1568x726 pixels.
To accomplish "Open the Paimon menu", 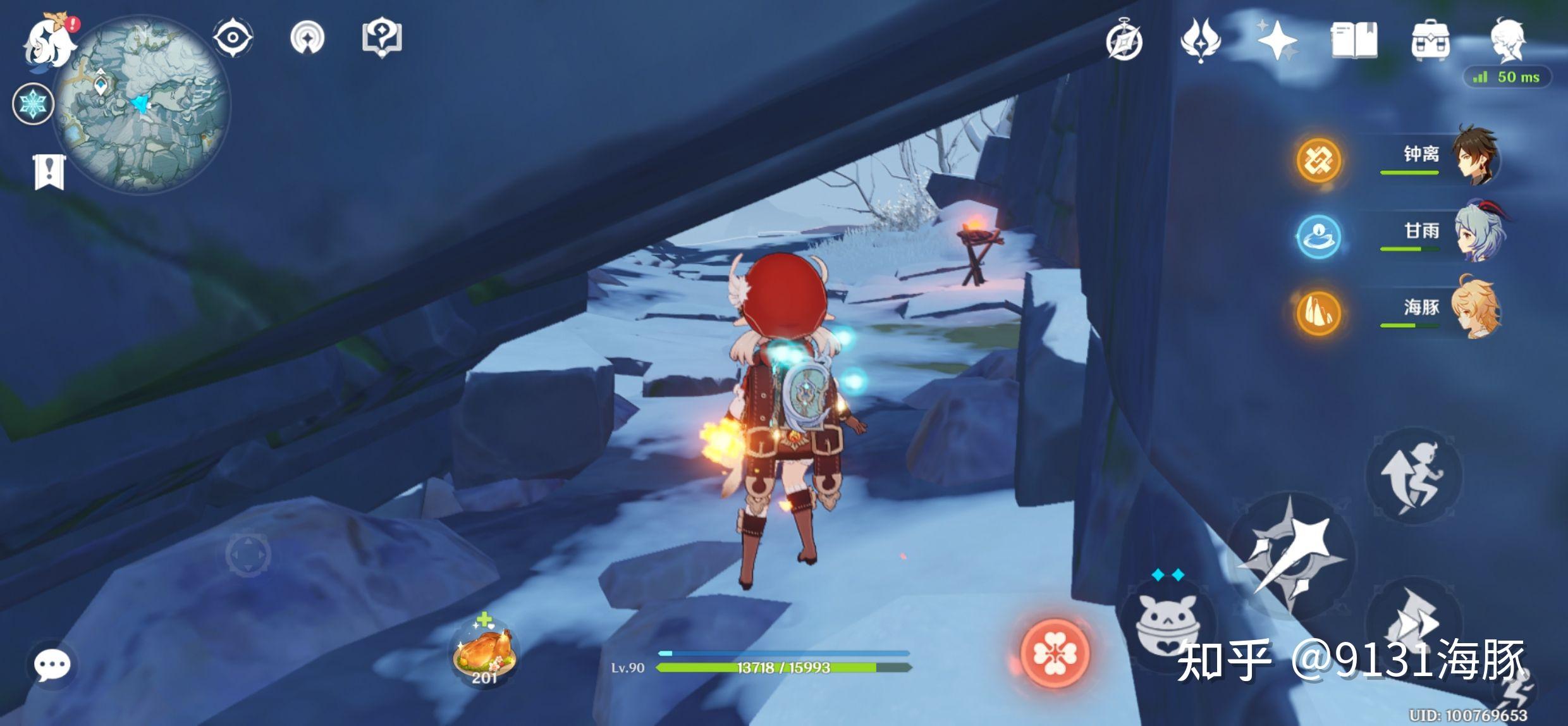I will pyautogui.click(x=47, y=42).
